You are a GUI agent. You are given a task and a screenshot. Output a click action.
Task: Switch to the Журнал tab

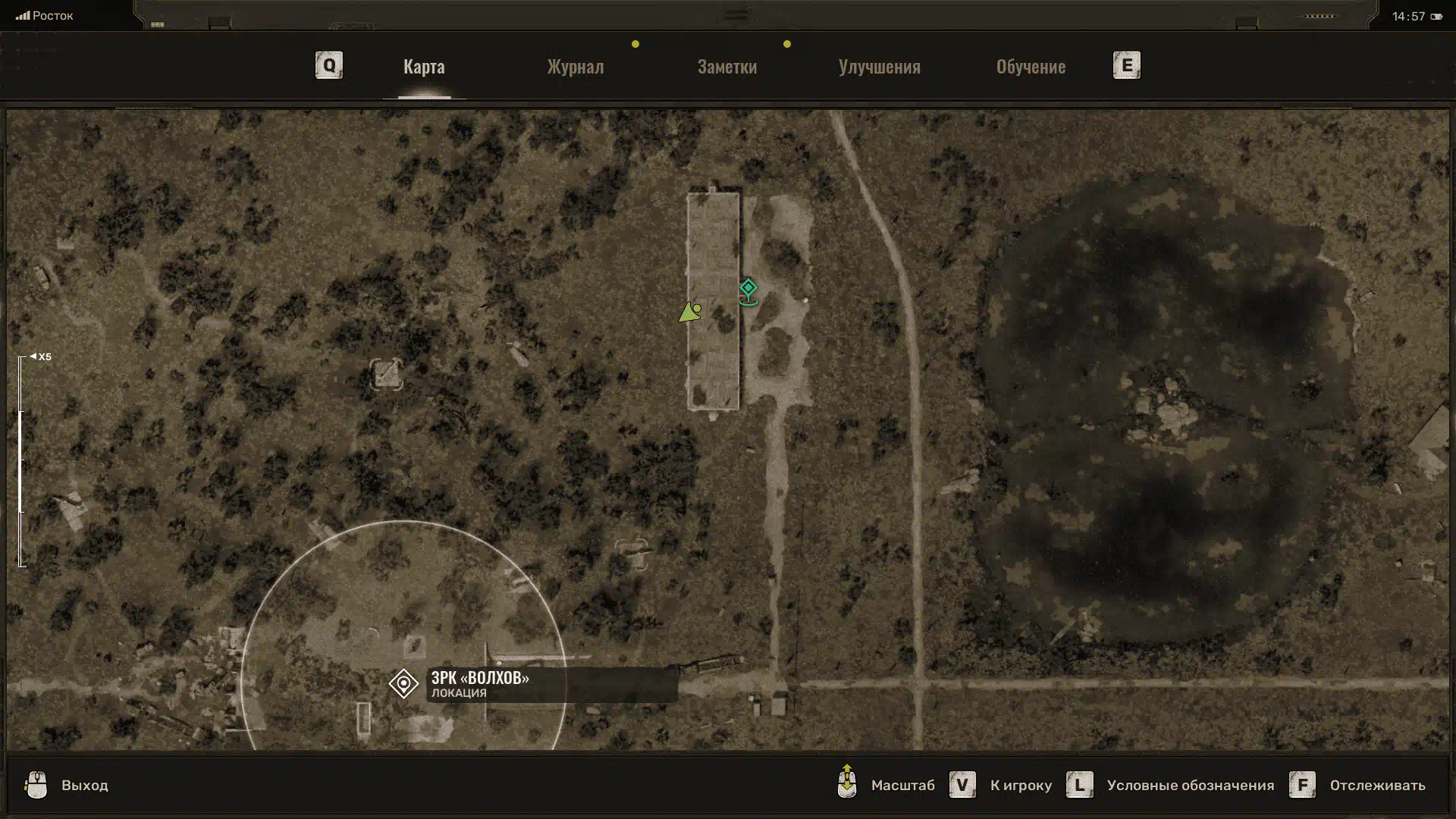(x=575, y=67)
